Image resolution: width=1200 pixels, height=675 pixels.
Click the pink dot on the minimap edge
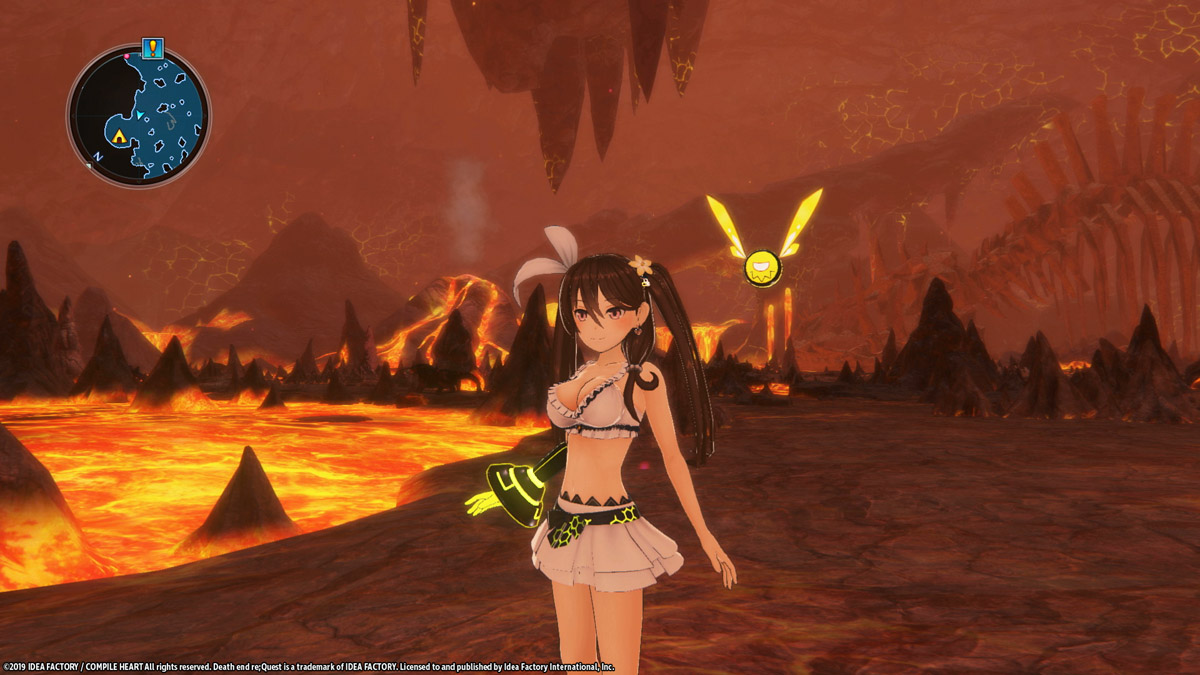click(x=127, y=58)
